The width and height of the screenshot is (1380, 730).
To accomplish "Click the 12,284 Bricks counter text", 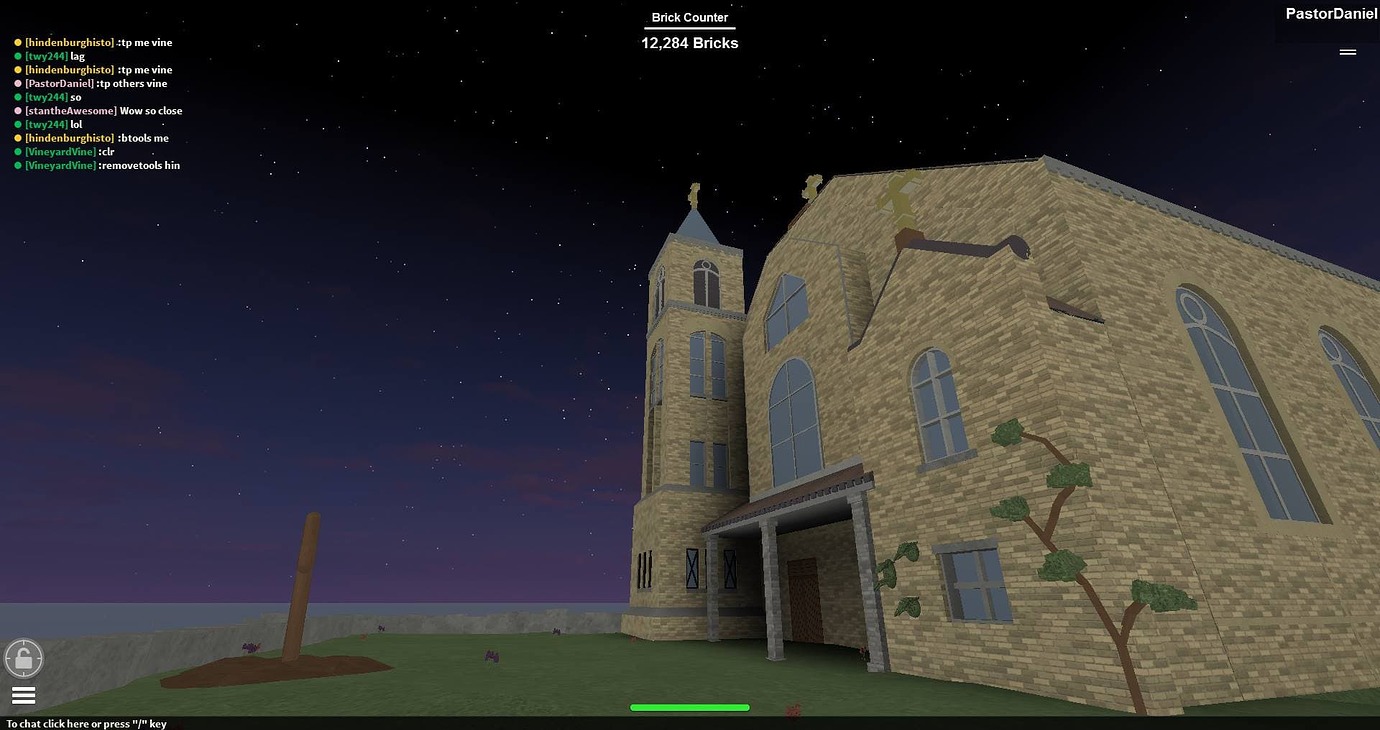I will click(x=689, y=42).
